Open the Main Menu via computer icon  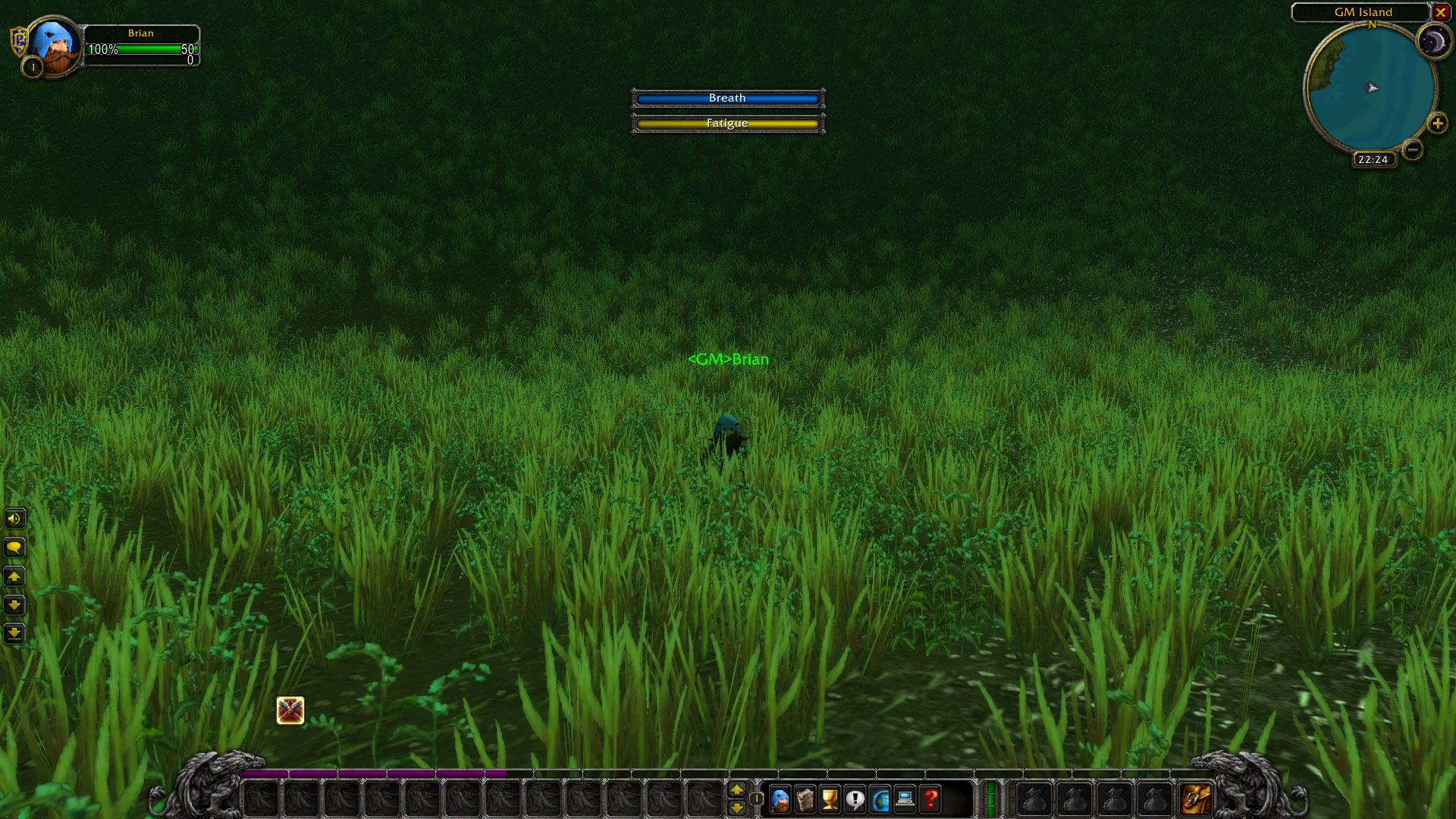tap(905, 799)
